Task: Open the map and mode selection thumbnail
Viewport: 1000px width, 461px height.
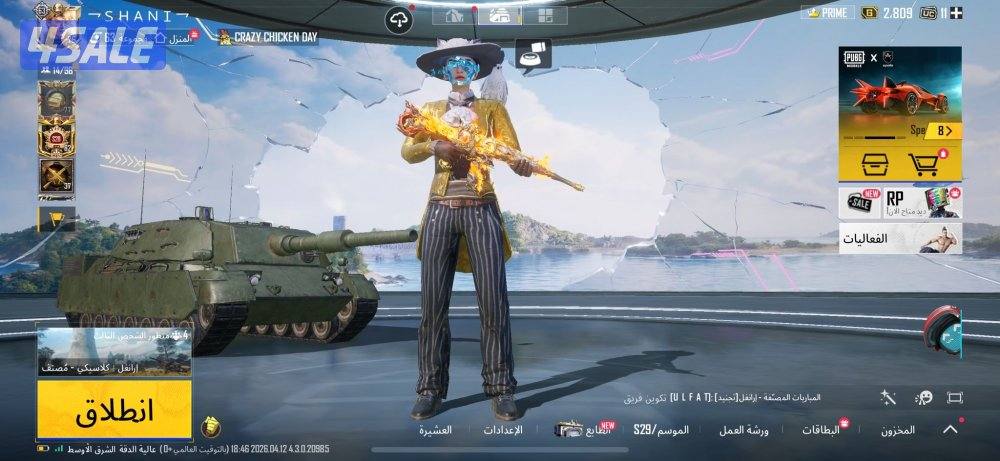Action: [114, 351]
